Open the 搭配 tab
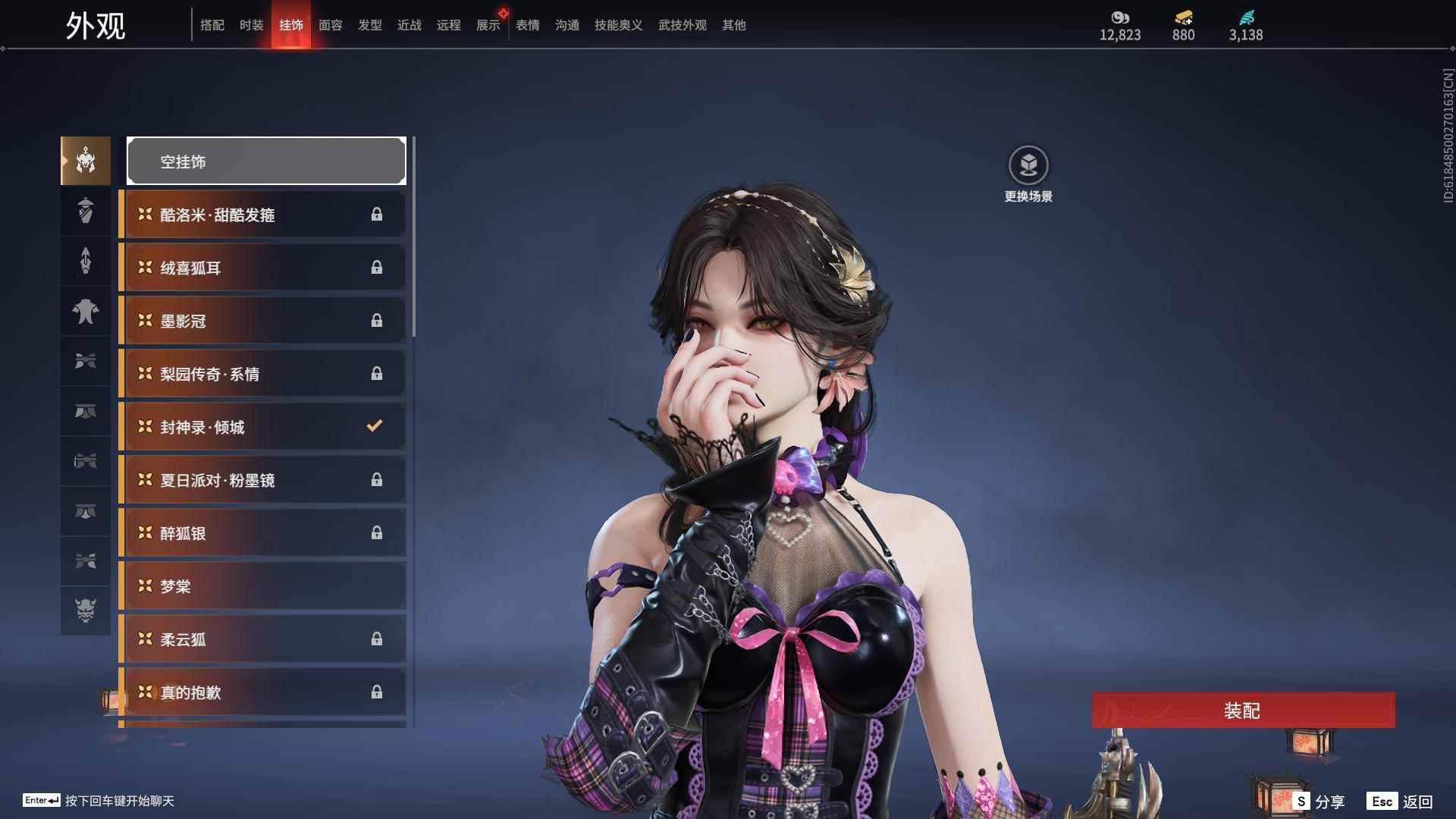The width and height of the screenshot is (1456, 819). pos(212,25)
